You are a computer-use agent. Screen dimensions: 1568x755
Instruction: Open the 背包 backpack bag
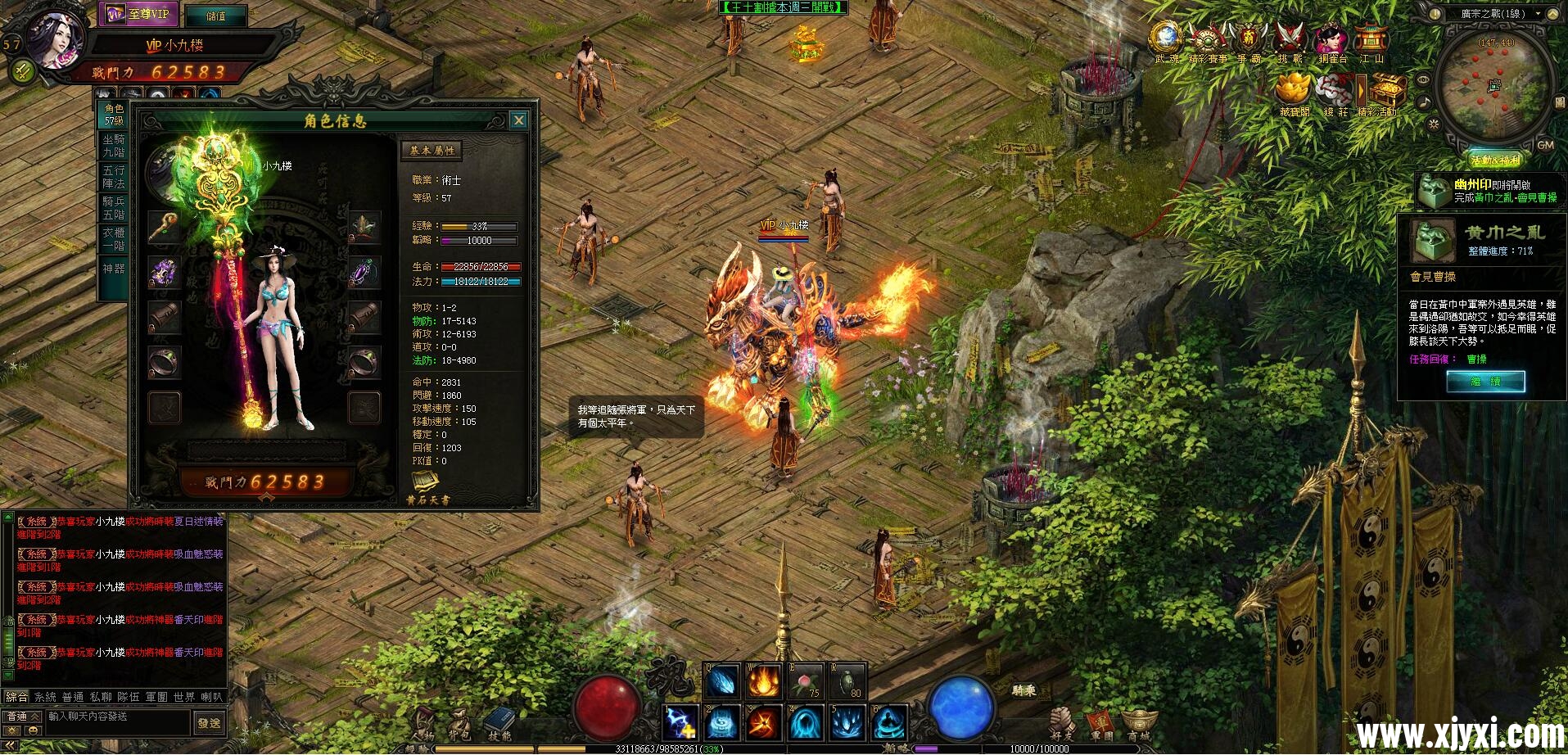coord(459,724)
